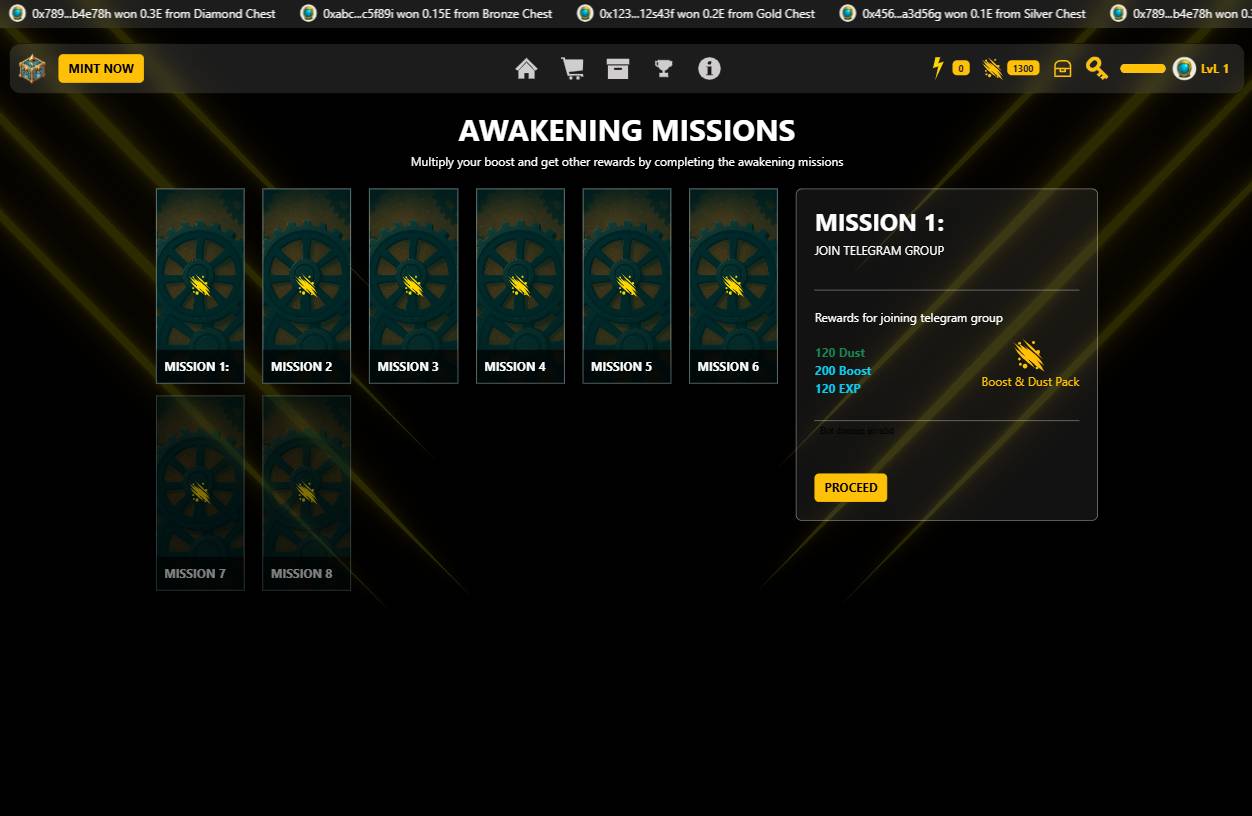Viewport: 1252px width, 816px height.
Task: Click the game logo cube icon
Action: 32,68
